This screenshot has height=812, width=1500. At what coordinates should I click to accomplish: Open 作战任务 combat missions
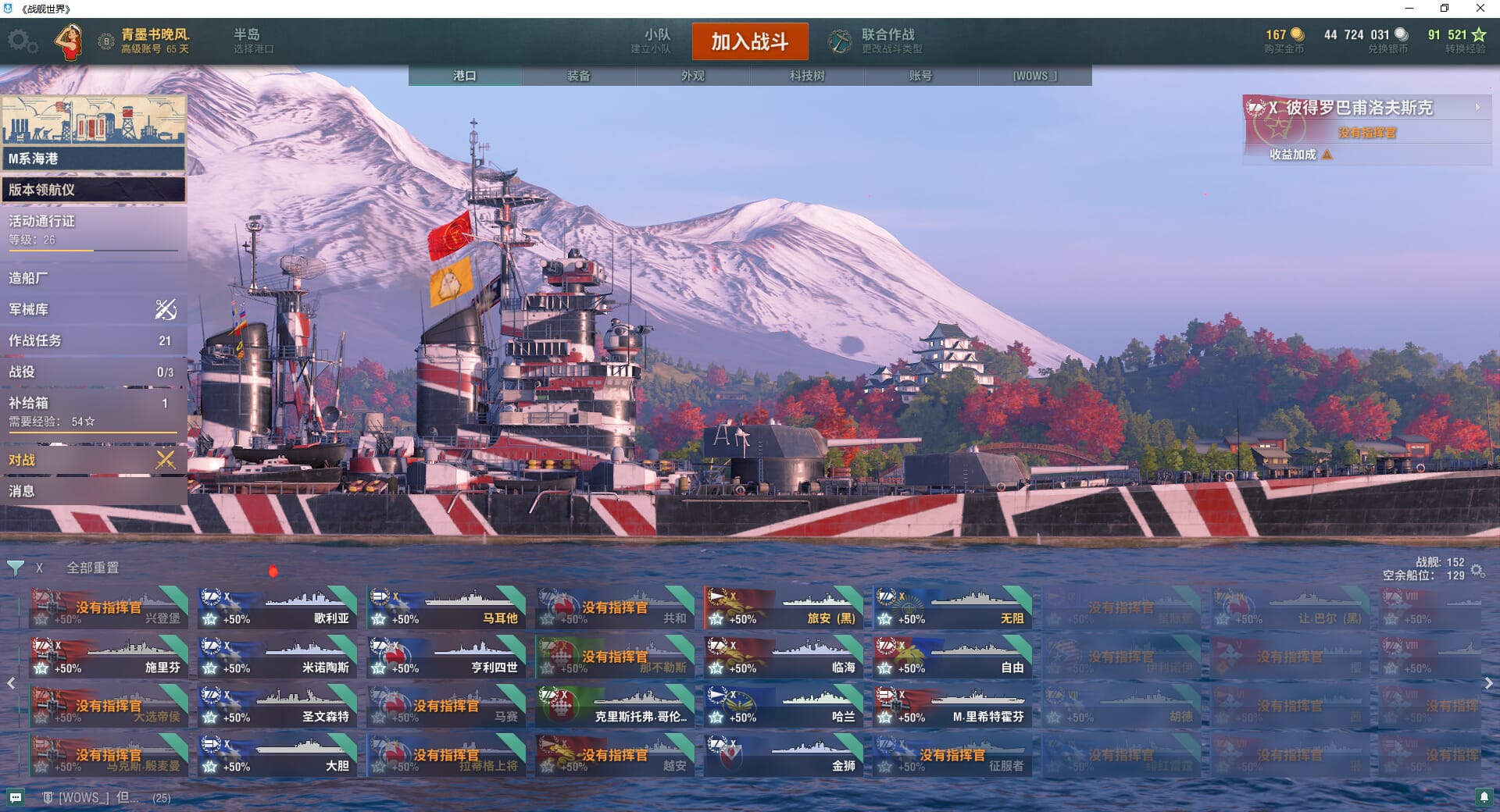(x=92, y=340)
